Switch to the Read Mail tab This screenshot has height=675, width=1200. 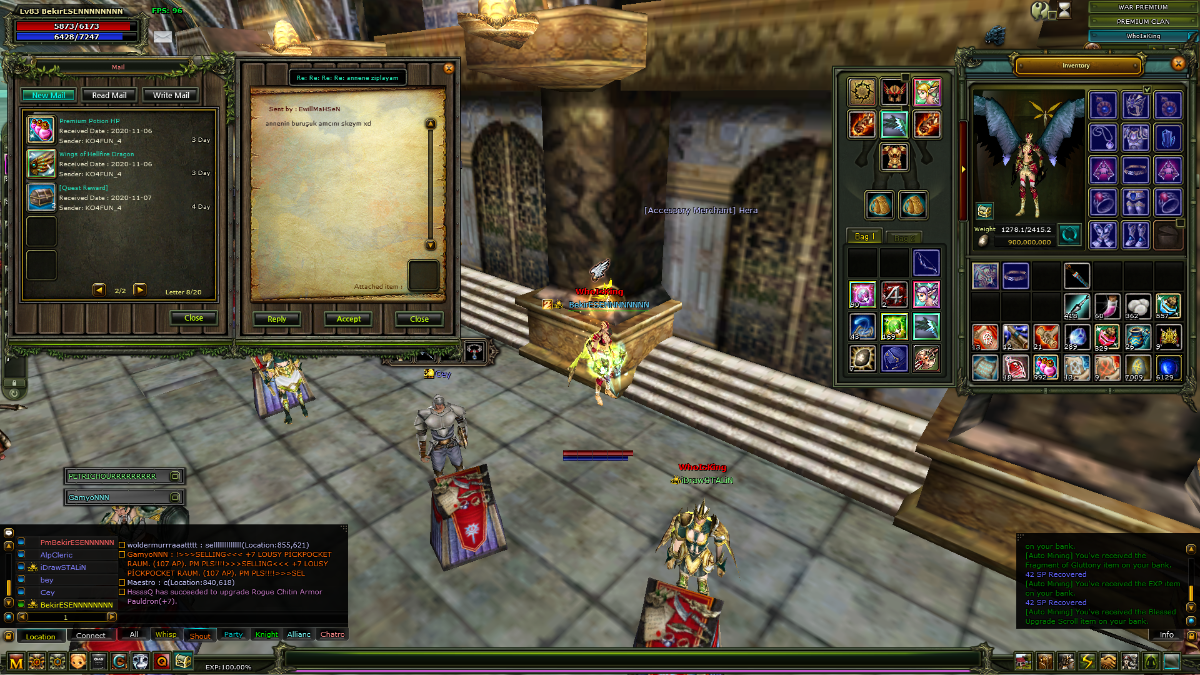click(109, 95)
